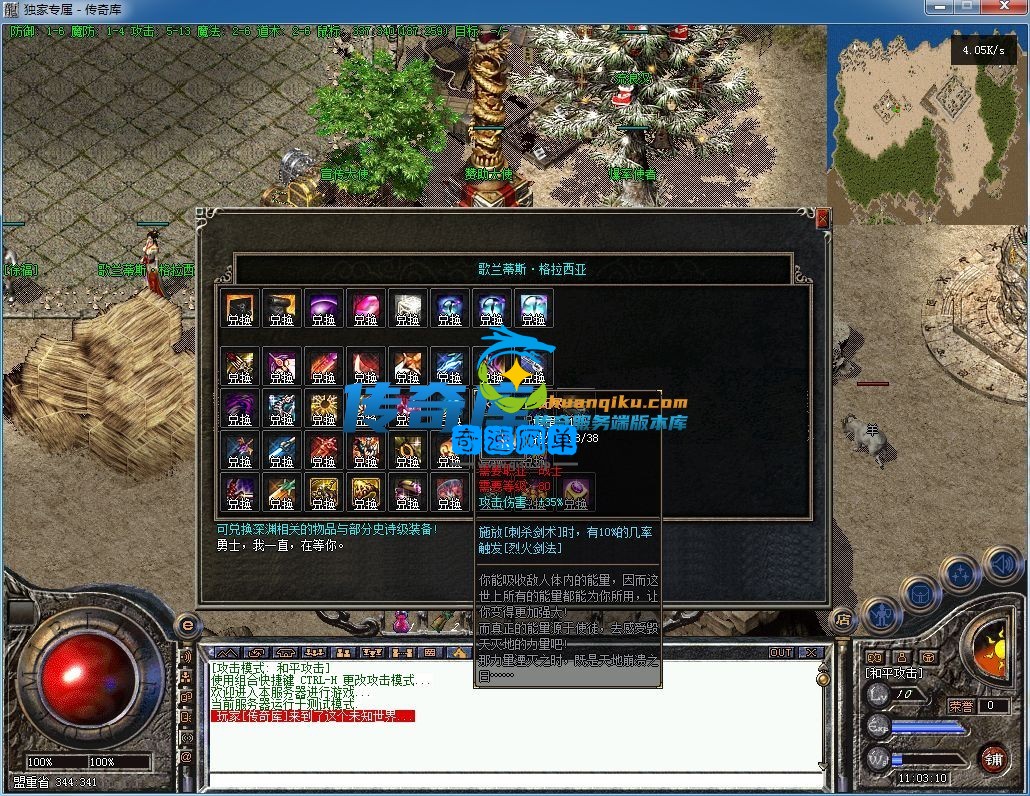
Task: Exchange the black helmet item in the top row
Action: pyautogui.click(x=282, y=309)
